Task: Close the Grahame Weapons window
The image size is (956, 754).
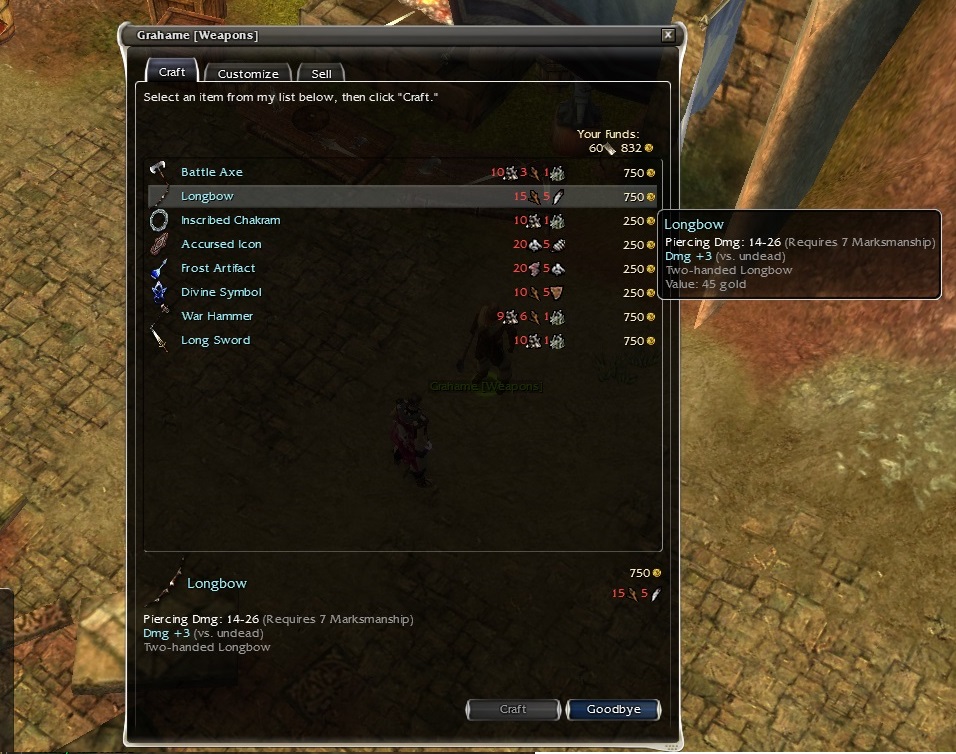Action: click(x=668, y=35)
